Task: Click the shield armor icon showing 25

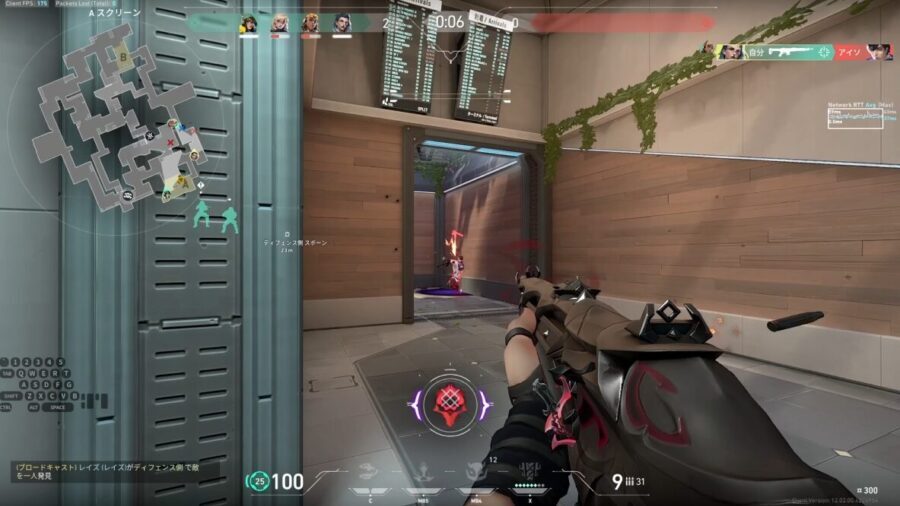Action: click(x=259, y=481)
